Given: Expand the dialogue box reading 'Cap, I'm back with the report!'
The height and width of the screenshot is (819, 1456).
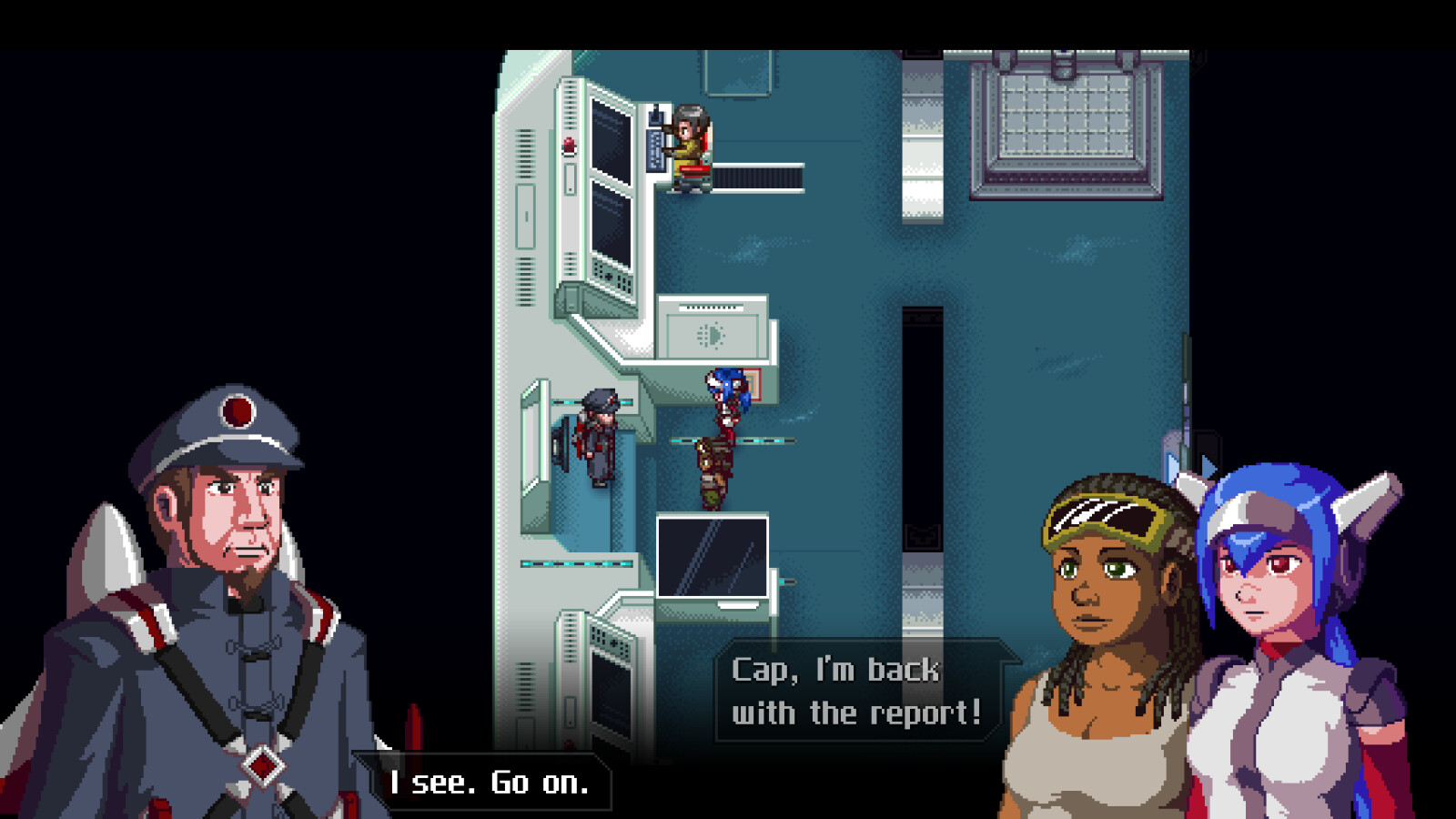Looking at the screenshot, I should point(855,692).
